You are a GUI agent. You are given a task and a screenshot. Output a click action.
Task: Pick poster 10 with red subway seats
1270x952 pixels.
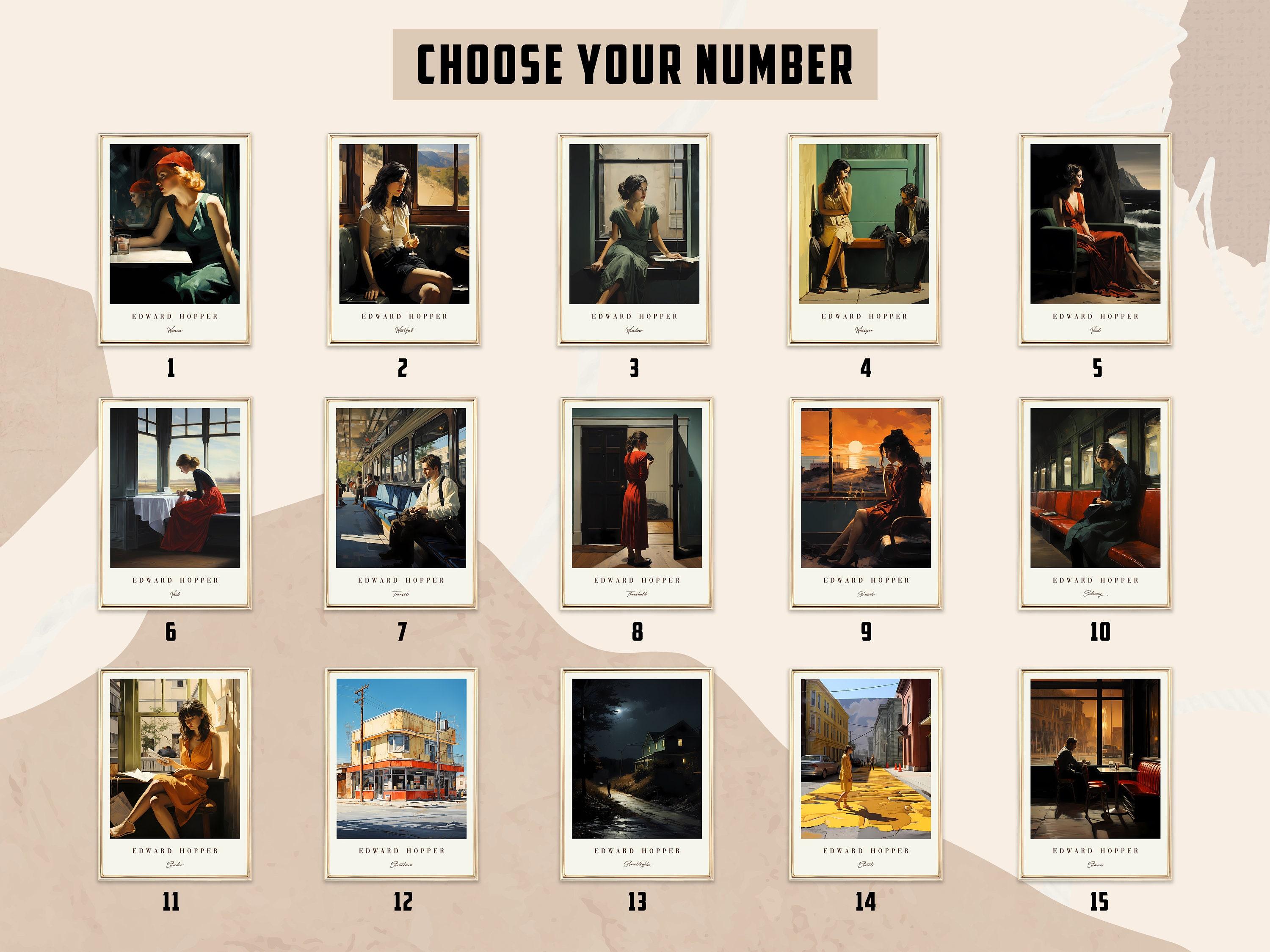pos(1095,488)
